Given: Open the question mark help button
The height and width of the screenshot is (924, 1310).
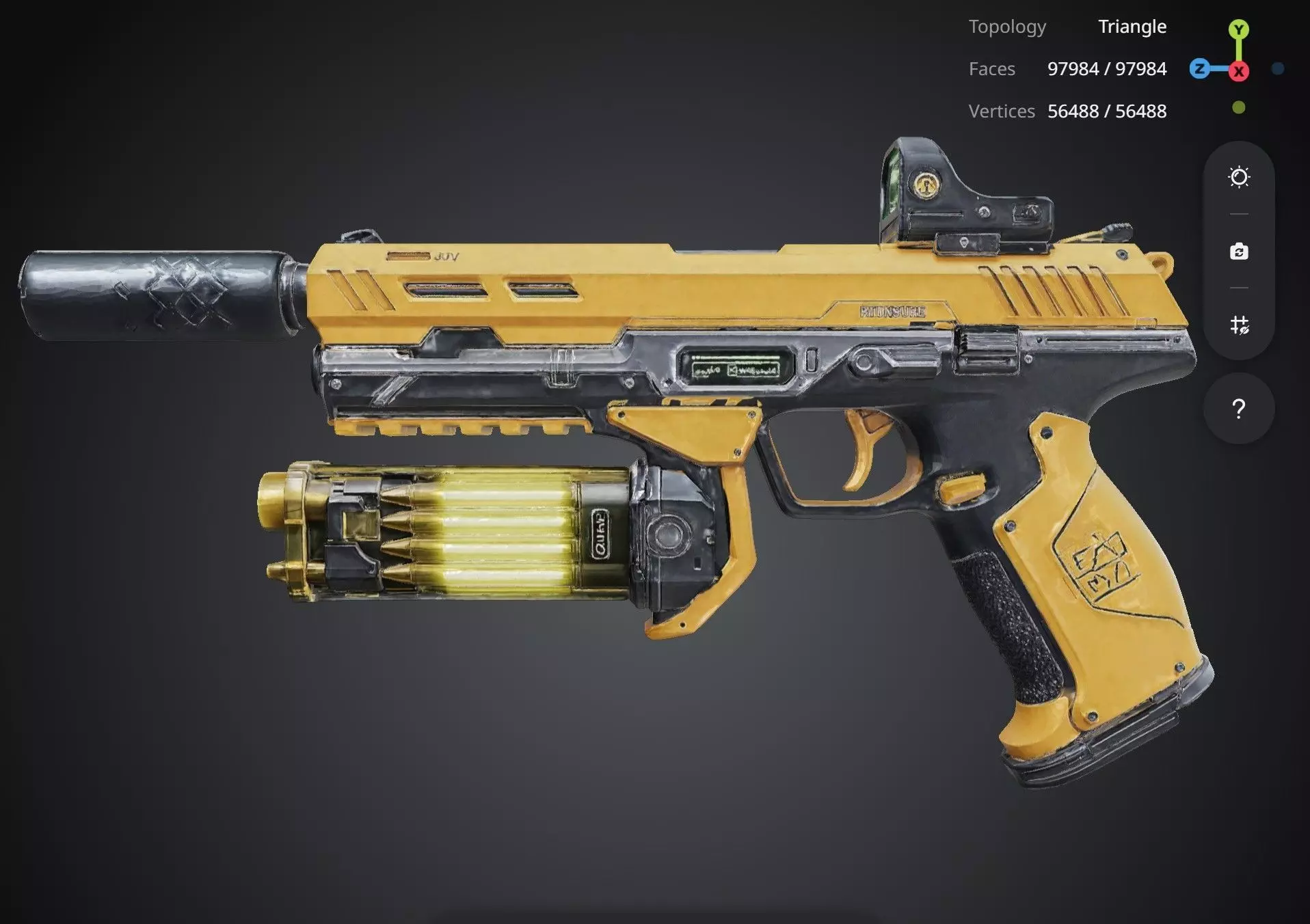Looking at the screenshot, I should tap(1238, 409).
